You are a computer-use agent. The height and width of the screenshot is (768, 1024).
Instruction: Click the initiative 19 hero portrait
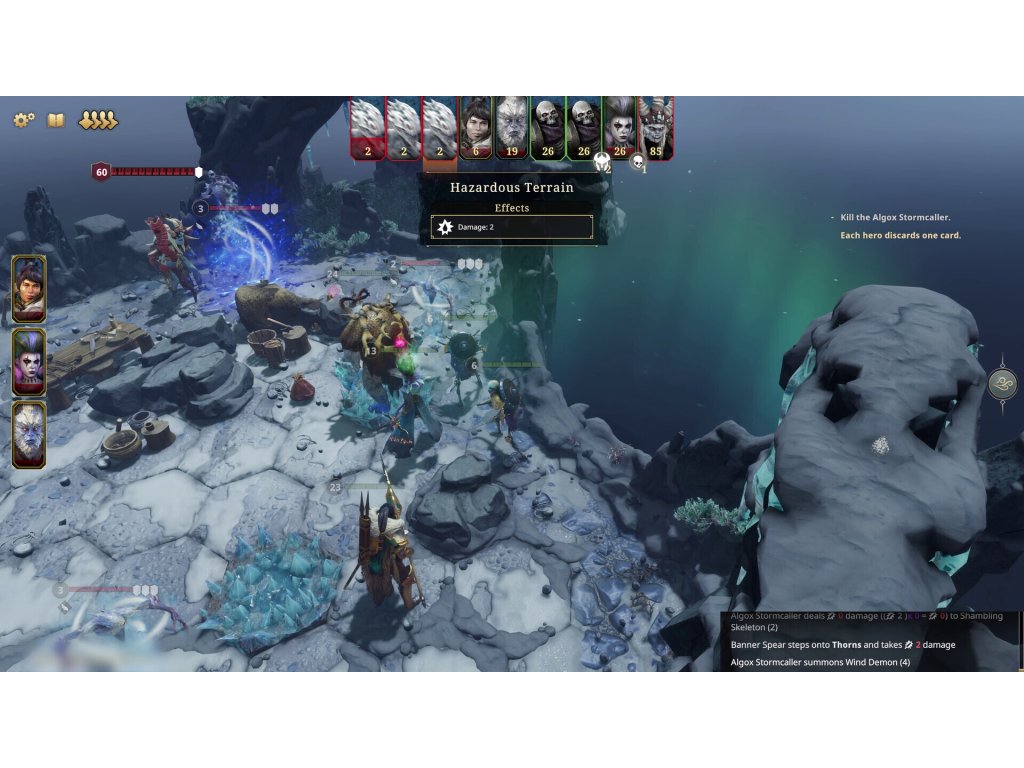[512, 127]
